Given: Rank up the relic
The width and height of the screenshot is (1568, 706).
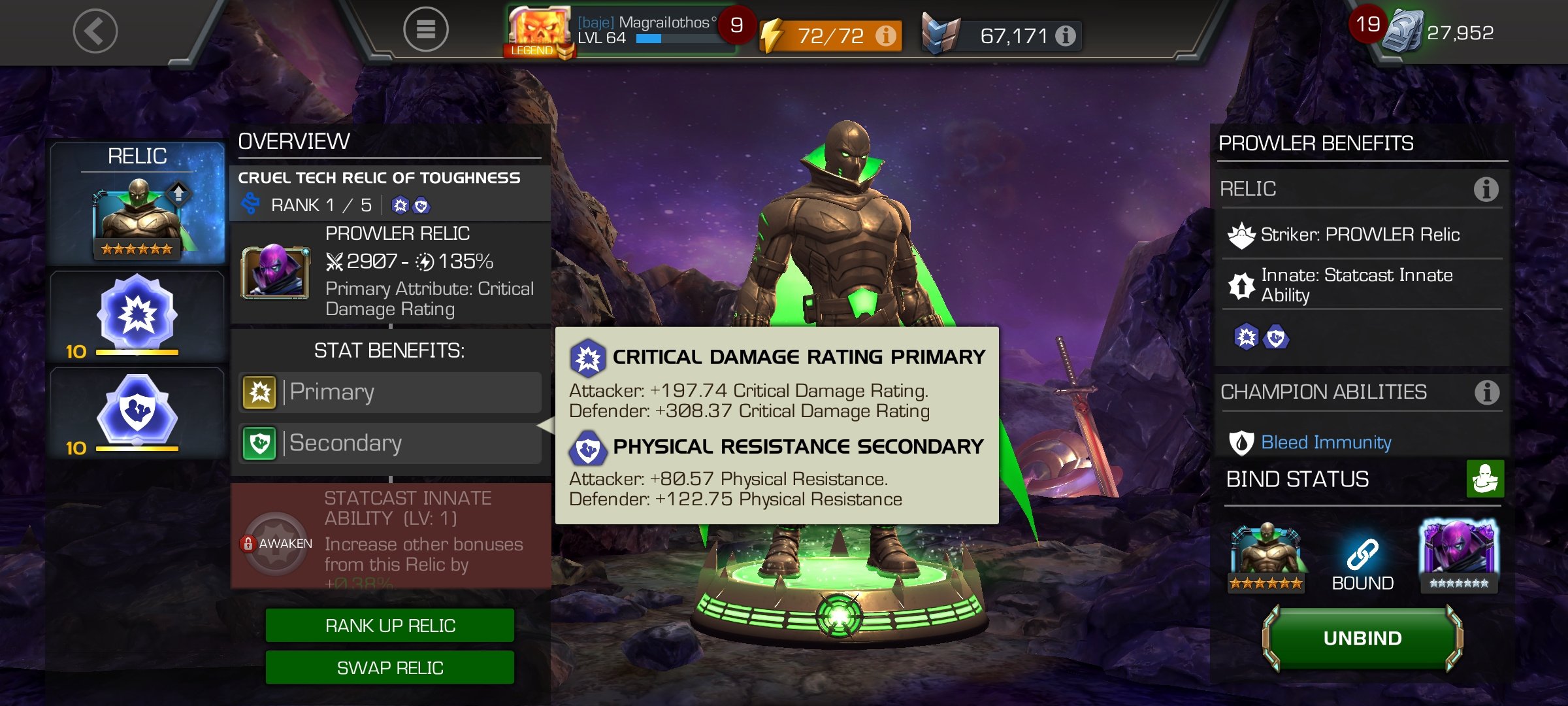Looking at the screenshot, I should point(390,626).
